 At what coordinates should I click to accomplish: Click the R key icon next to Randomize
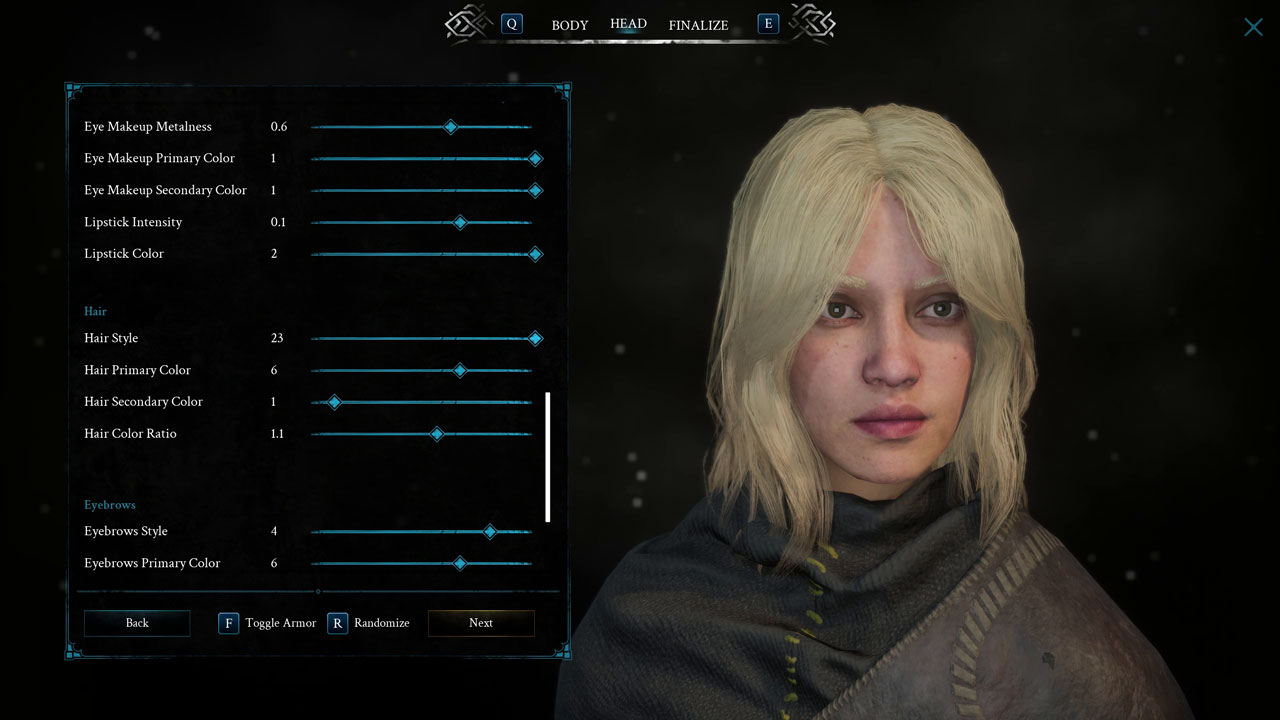337,623
